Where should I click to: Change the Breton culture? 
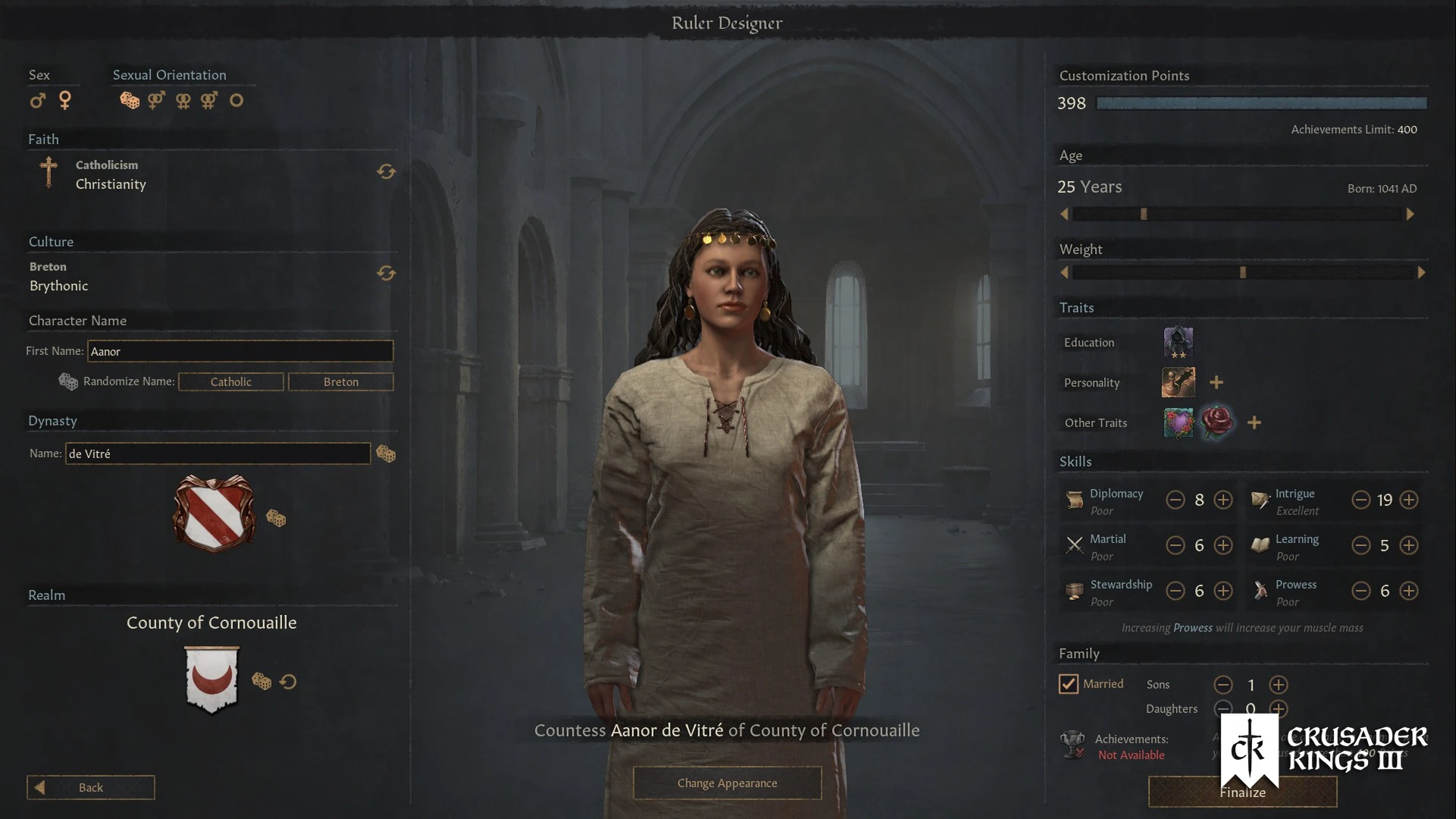coord(386,273)
